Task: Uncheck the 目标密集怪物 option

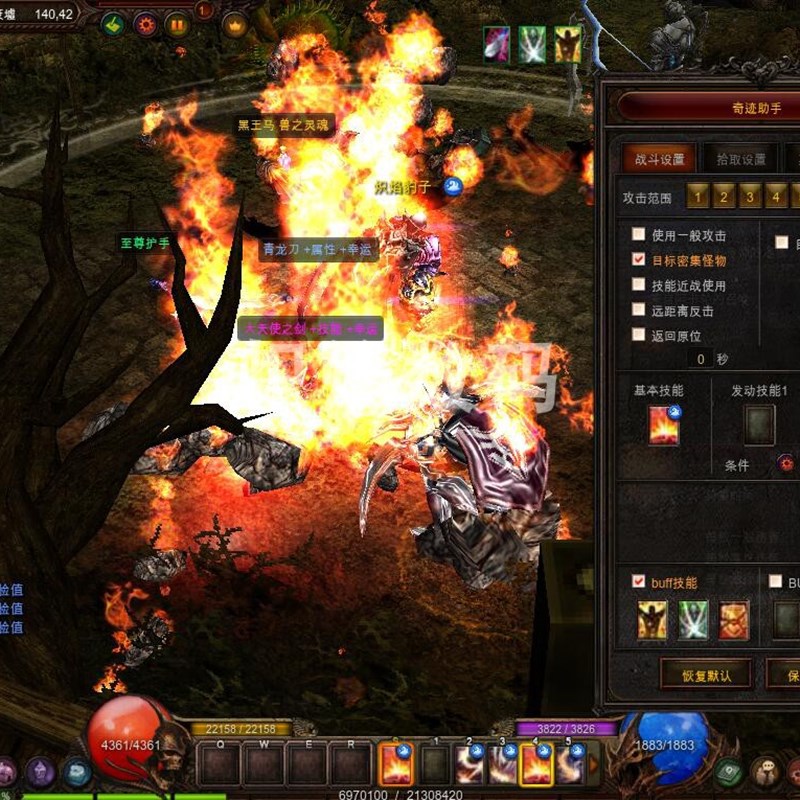Action: point(639,260)
